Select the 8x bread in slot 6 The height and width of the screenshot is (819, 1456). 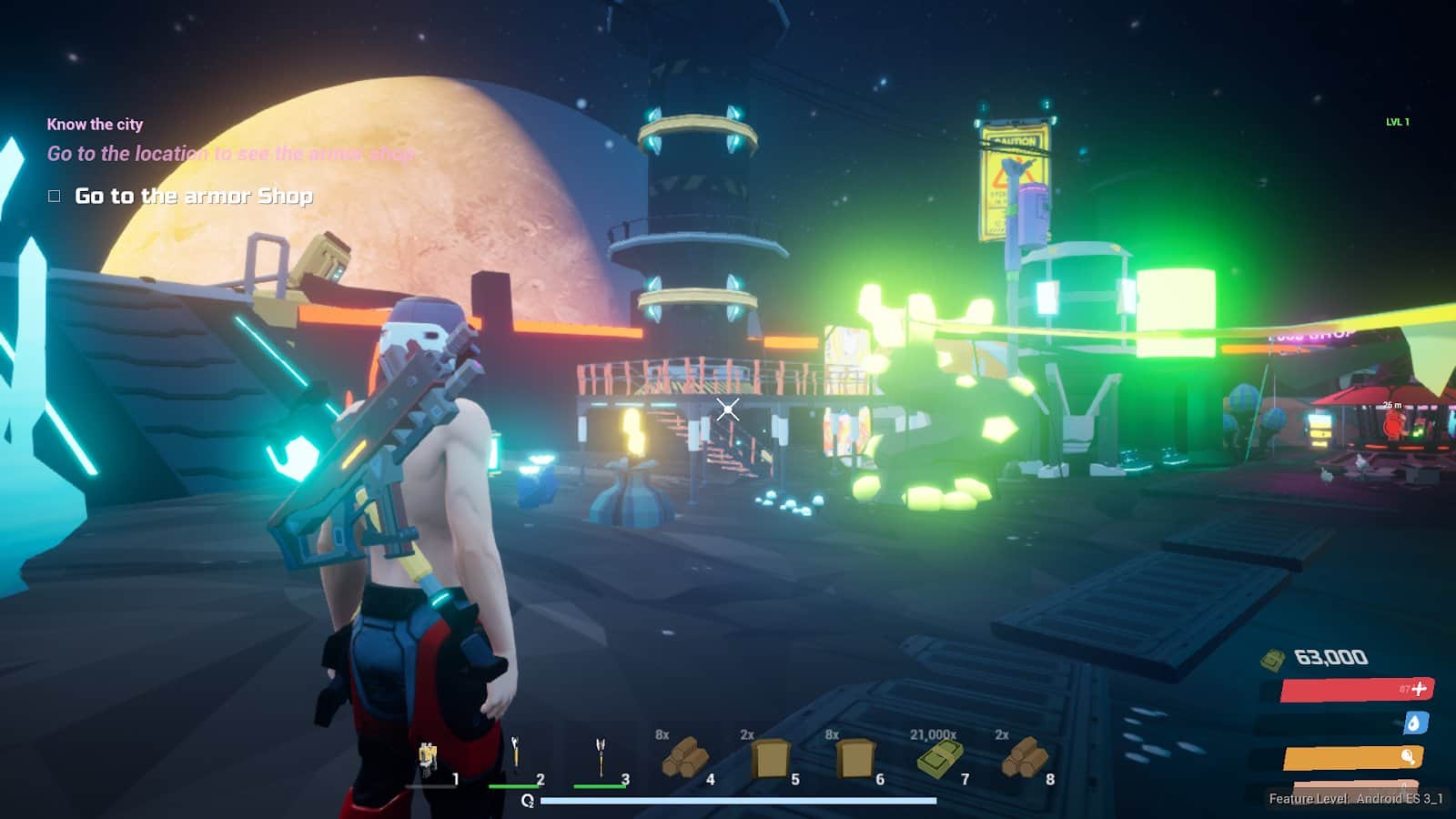854,758
